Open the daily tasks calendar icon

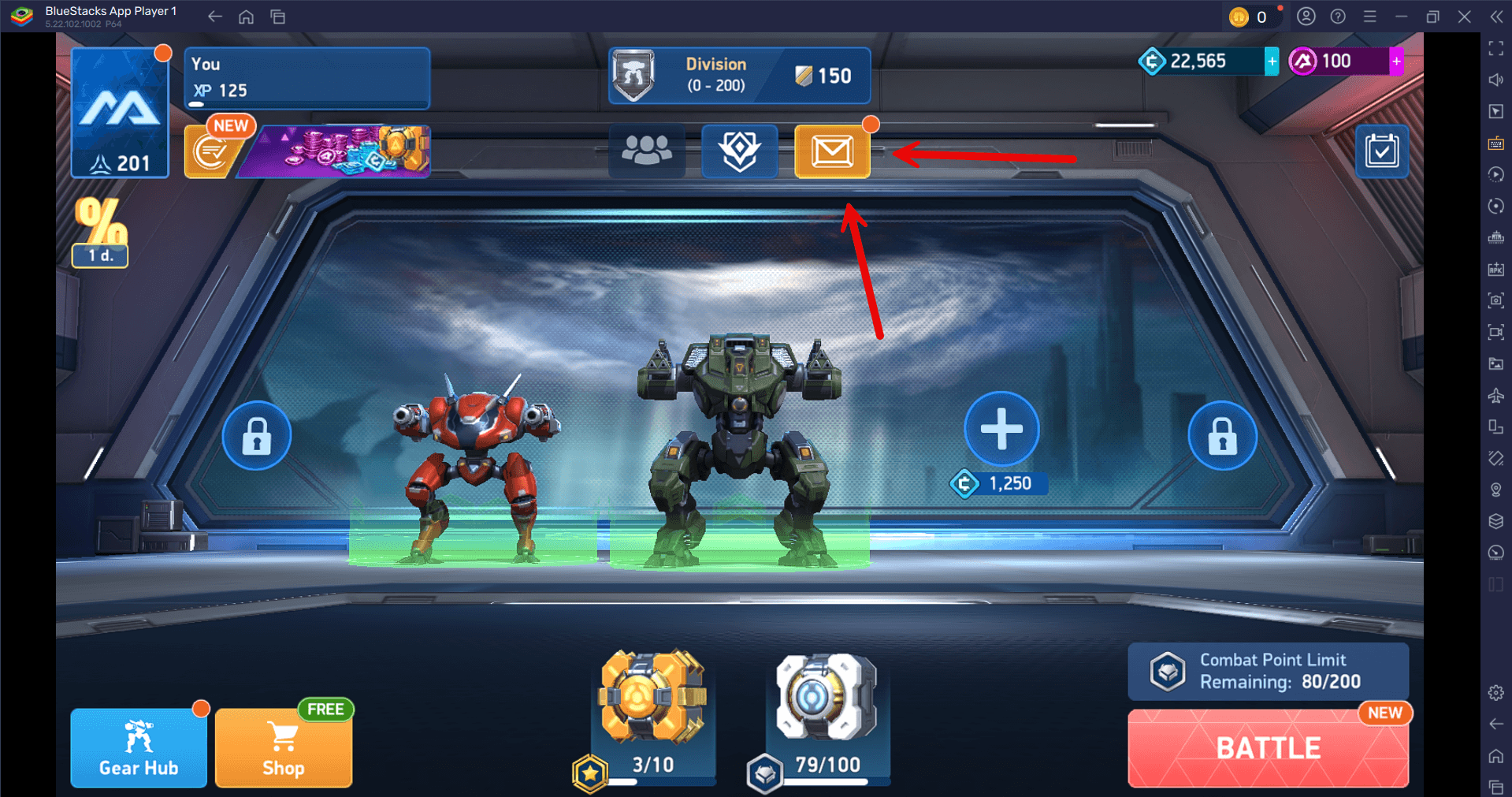(1381, 151)
